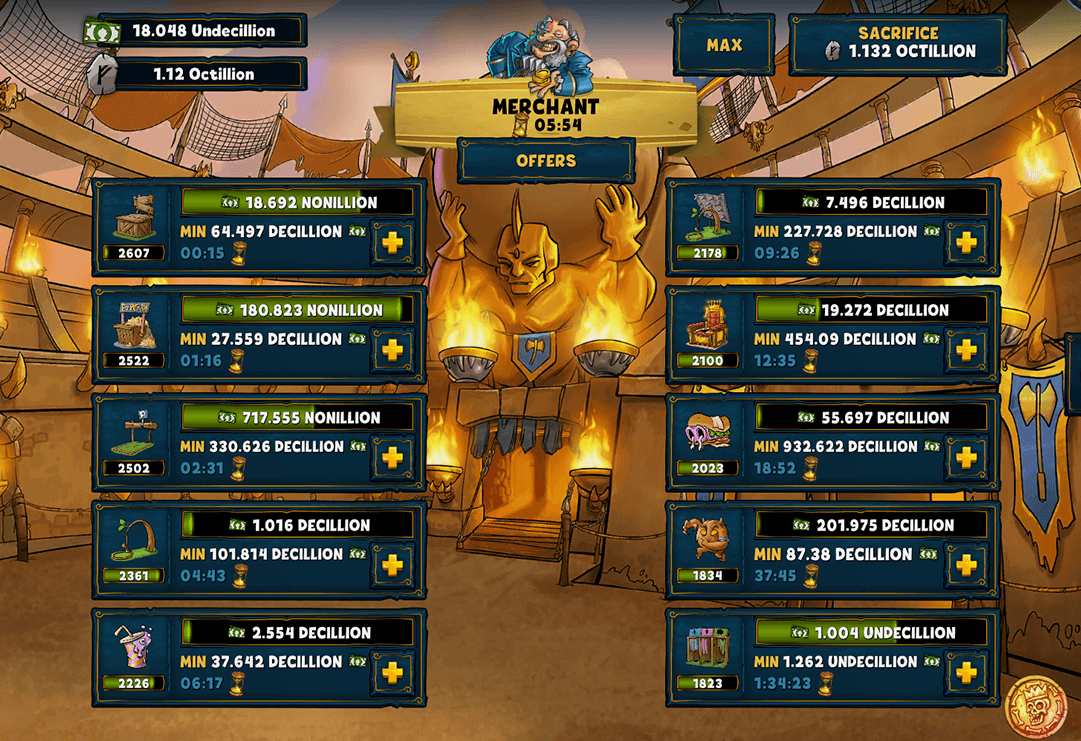The height and width of the screenshot is (741, 1081).
Task: Open the merchant Offers panel
Action: (546, 161)
